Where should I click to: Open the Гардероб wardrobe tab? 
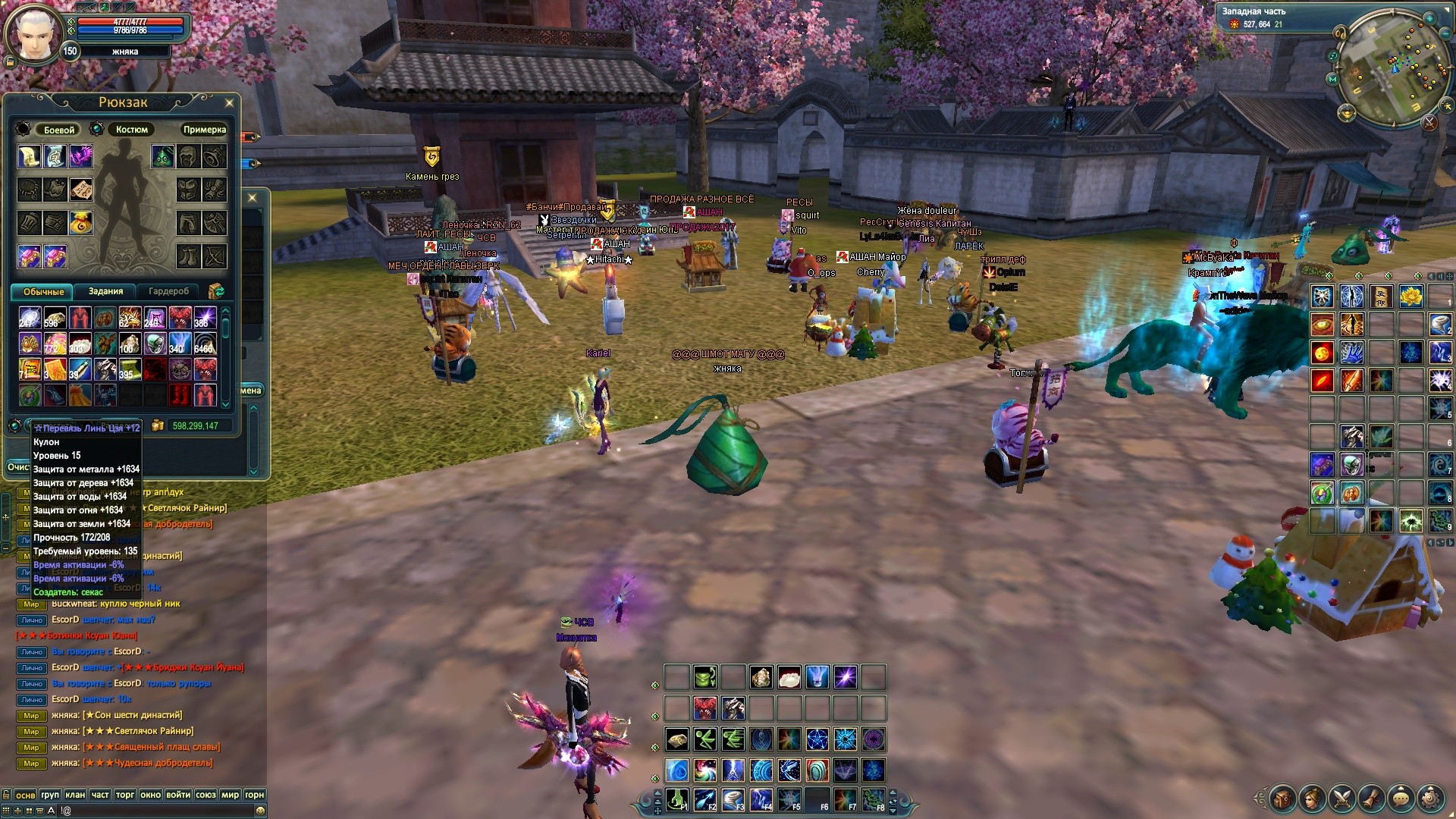coord(168,291)
